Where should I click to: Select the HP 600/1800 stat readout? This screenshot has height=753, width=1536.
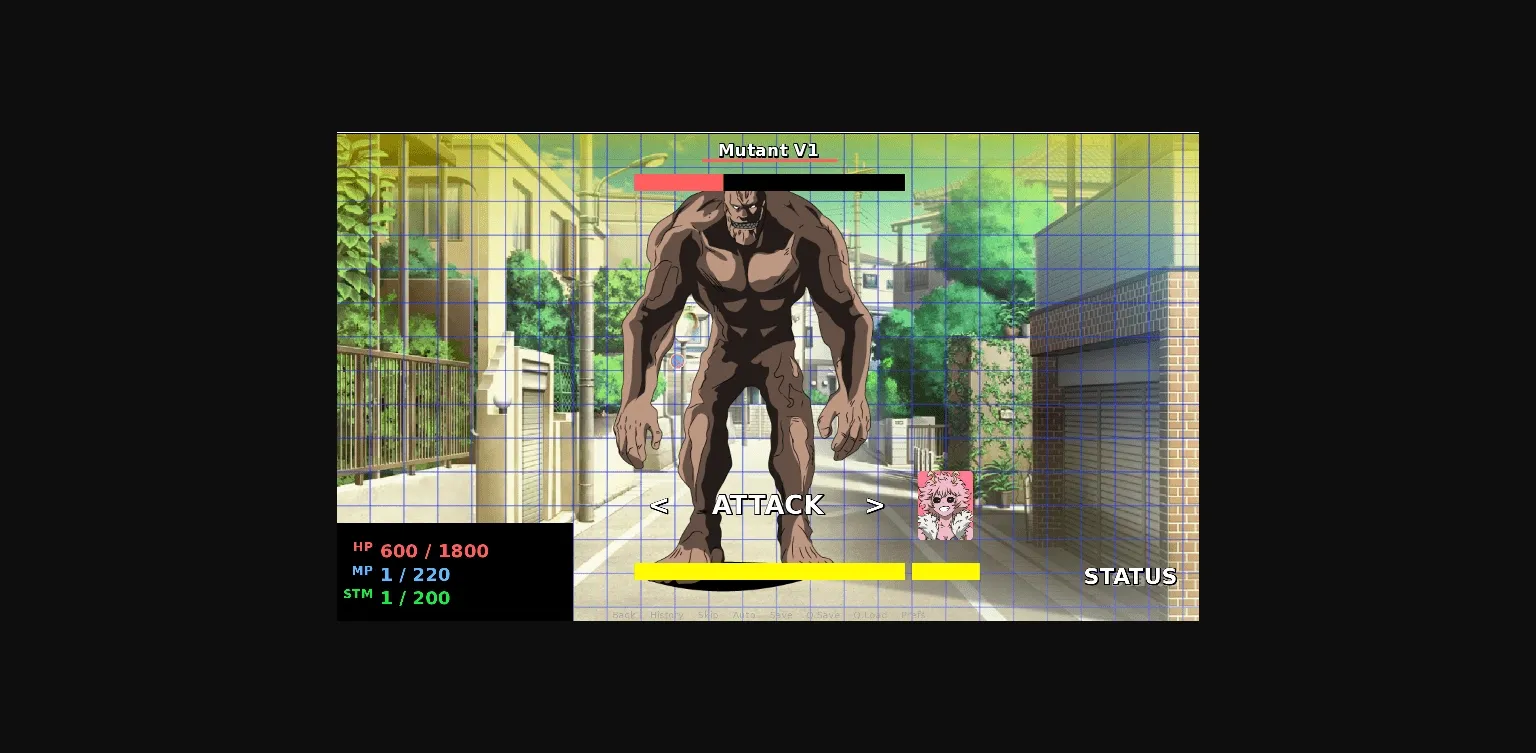pyautogui.click(x=433, y=550)
